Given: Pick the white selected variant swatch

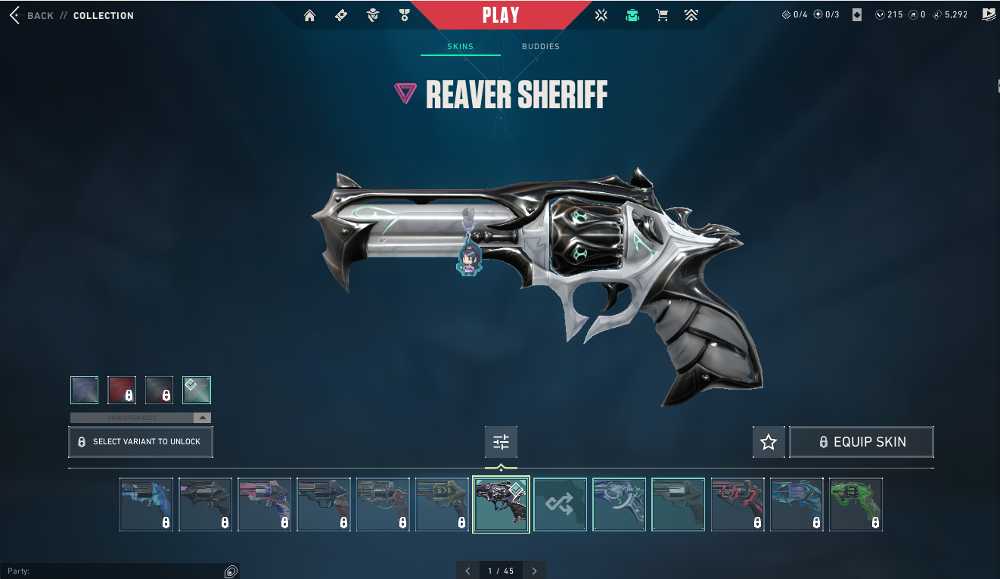Looking at the screenshot, I should (x=197, y=390).
